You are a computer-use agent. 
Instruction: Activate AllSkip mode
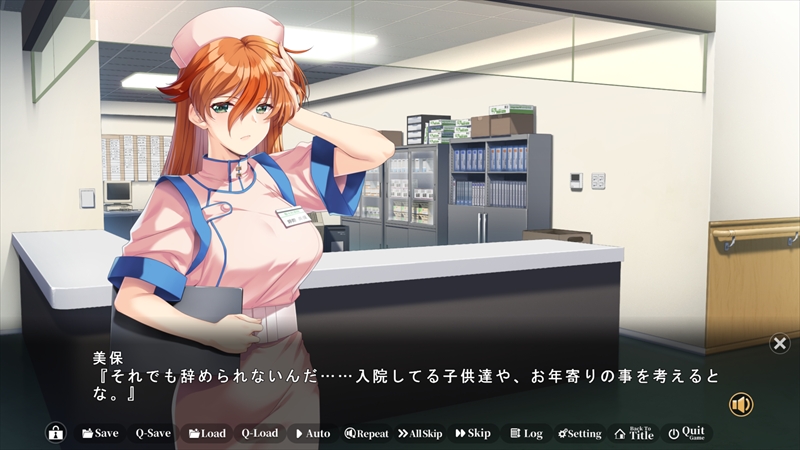tap(420, 433)
